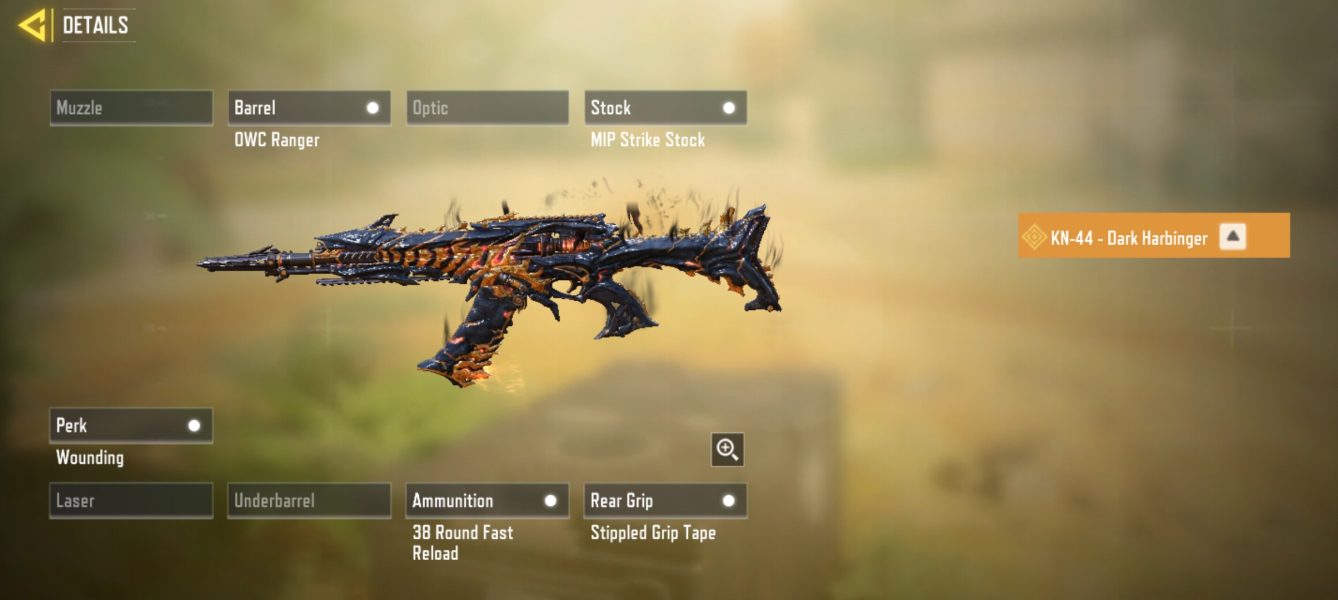Go back using the yellow arrow
The height and width of the screenshot is (600, 1338).
pyautogui.click(x=33, y=25)
